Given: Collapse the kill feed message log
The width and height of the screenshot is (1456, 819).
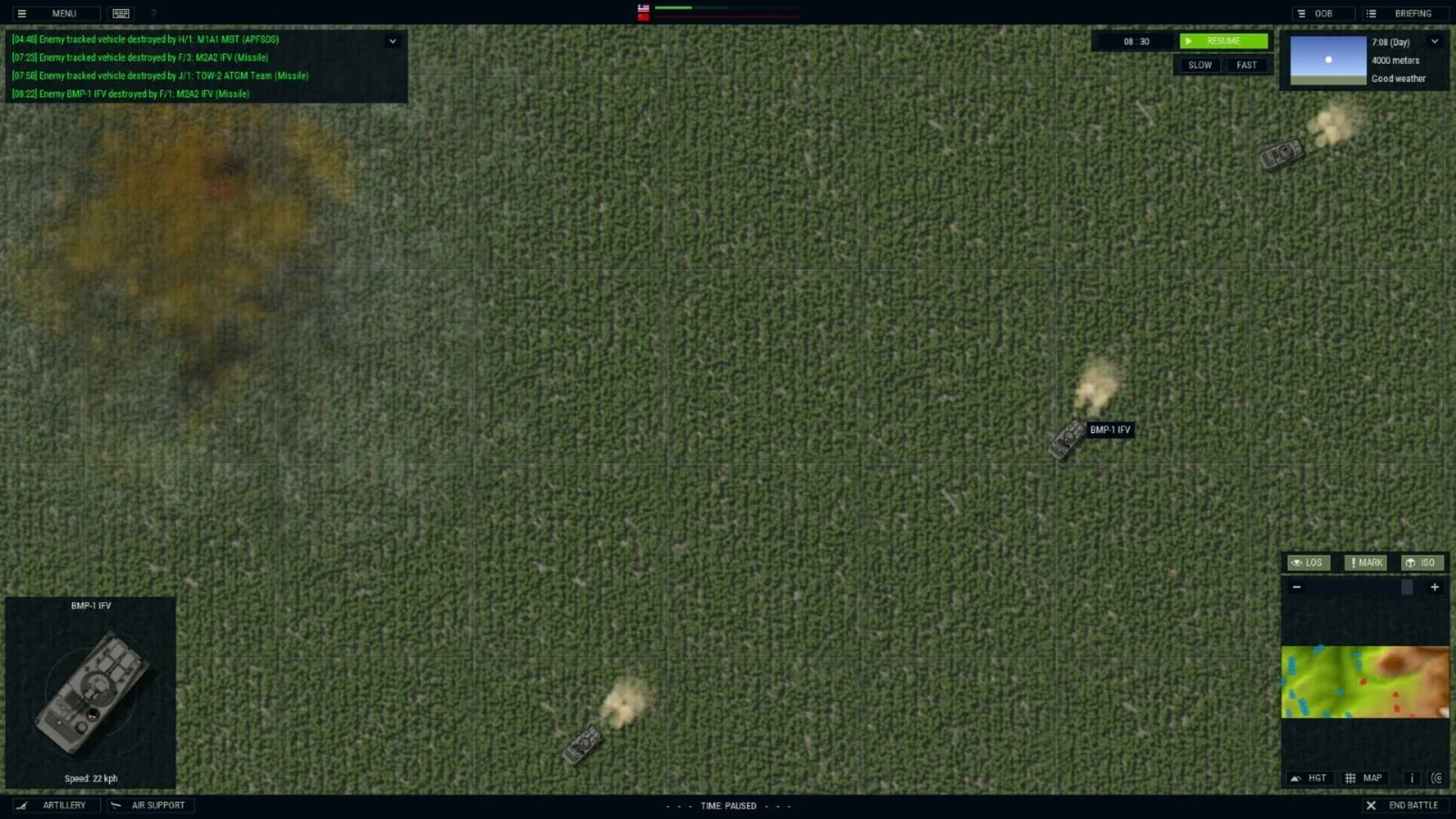Looking at the screenshot, I should click(x=393, y=40).
